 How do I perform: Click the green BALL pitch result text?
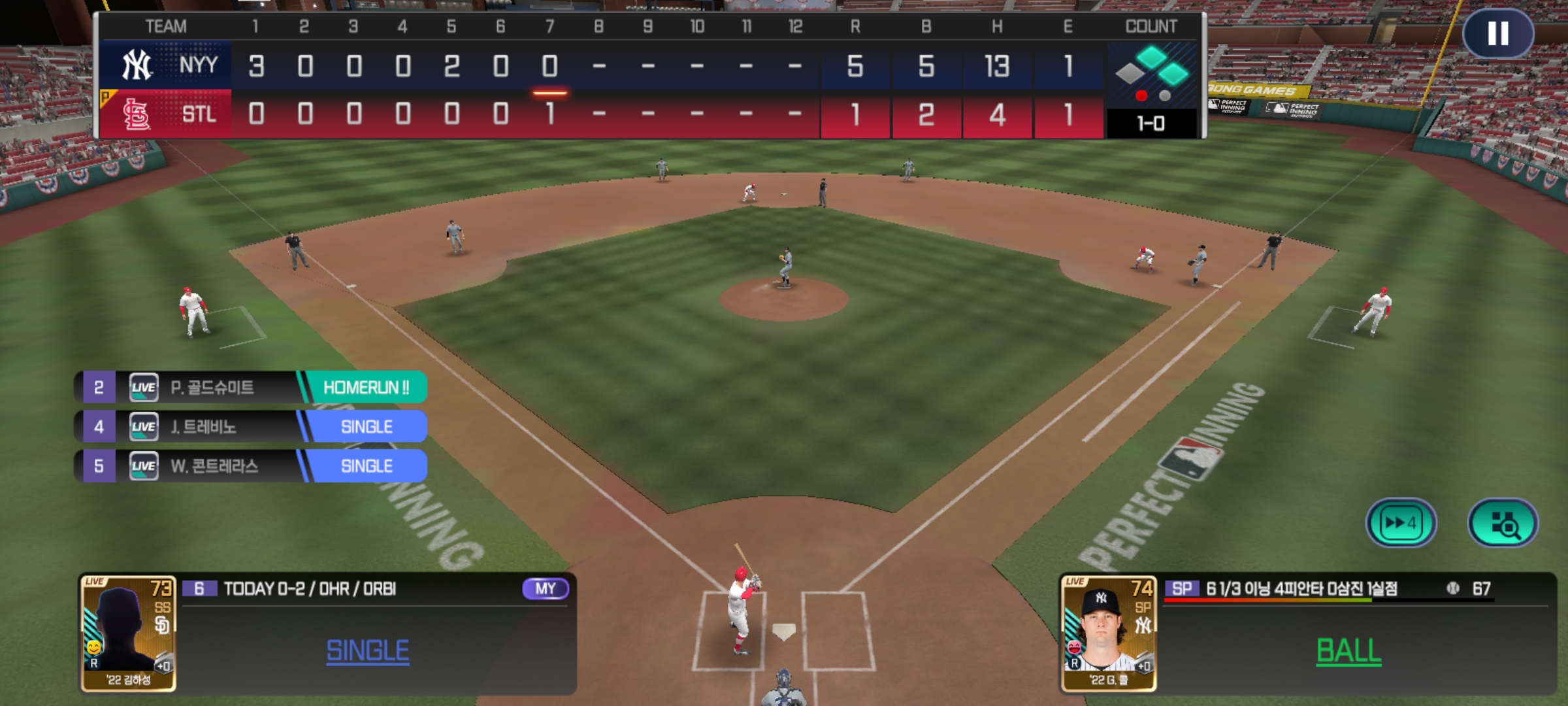point(1348,651)
